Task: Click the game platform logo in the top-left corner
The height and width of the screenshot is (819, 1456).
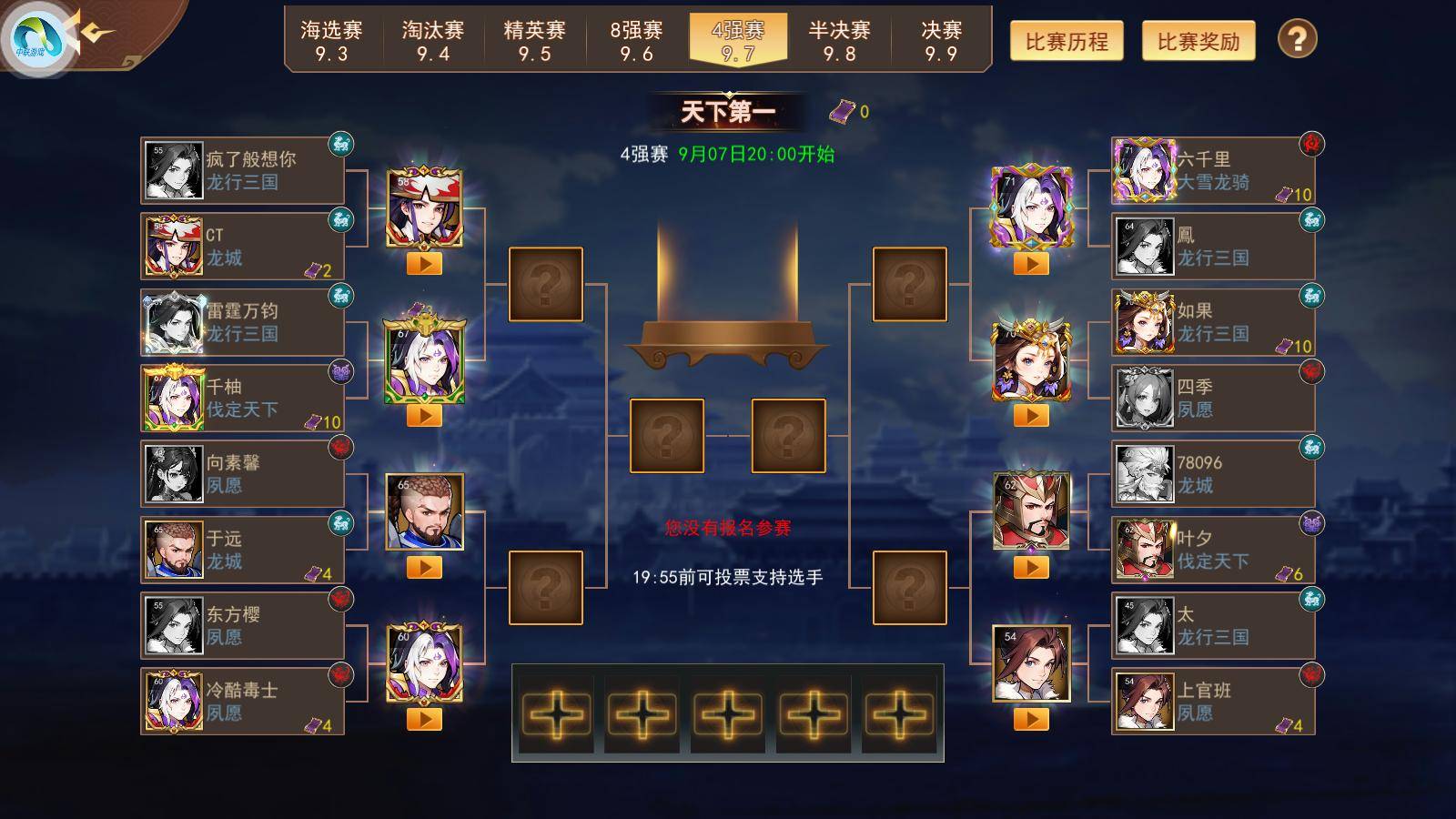Action: click(36, 35)
